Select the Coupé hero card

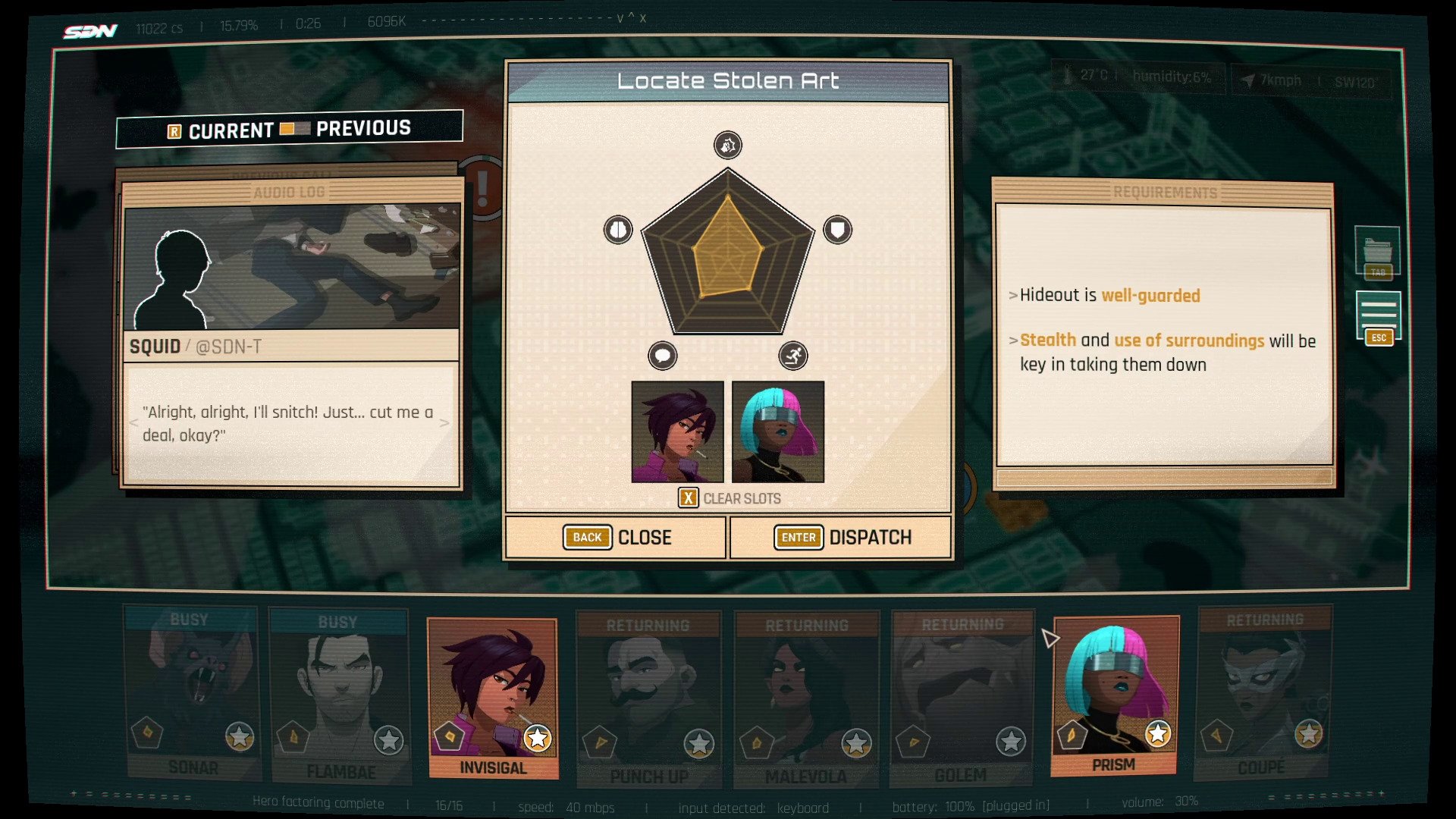point(1263,694)
